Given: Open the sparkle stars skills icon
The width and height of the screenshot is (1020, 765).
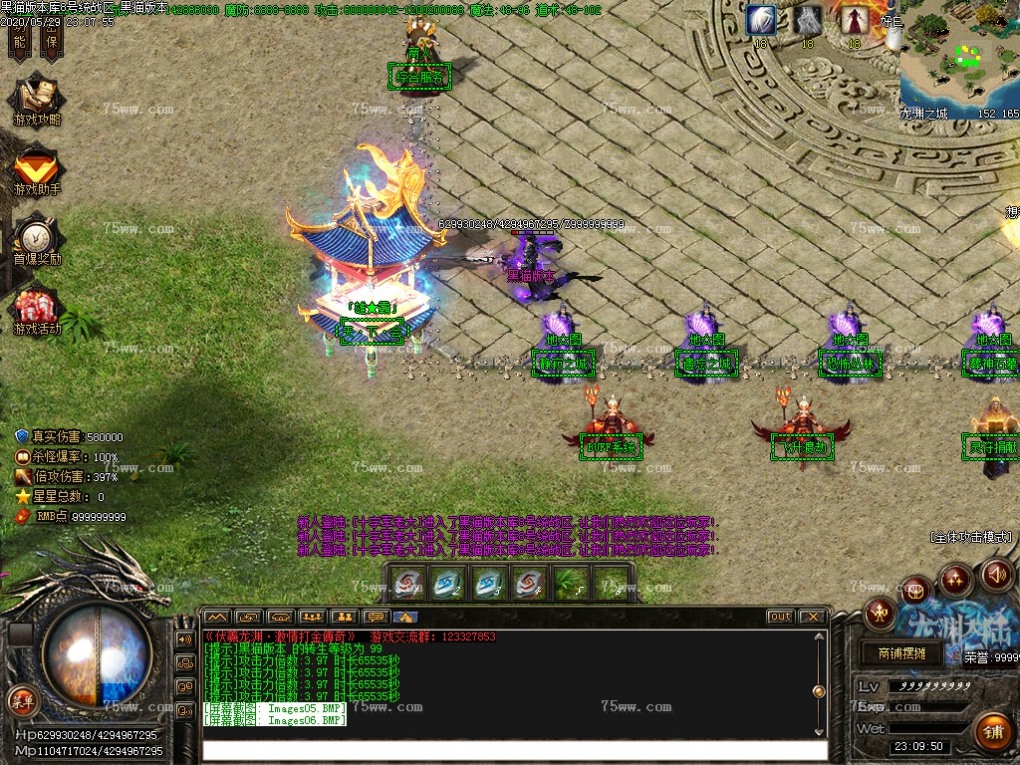Looking at the screenshot, I should pyautogui.click(x=955, y=578).
